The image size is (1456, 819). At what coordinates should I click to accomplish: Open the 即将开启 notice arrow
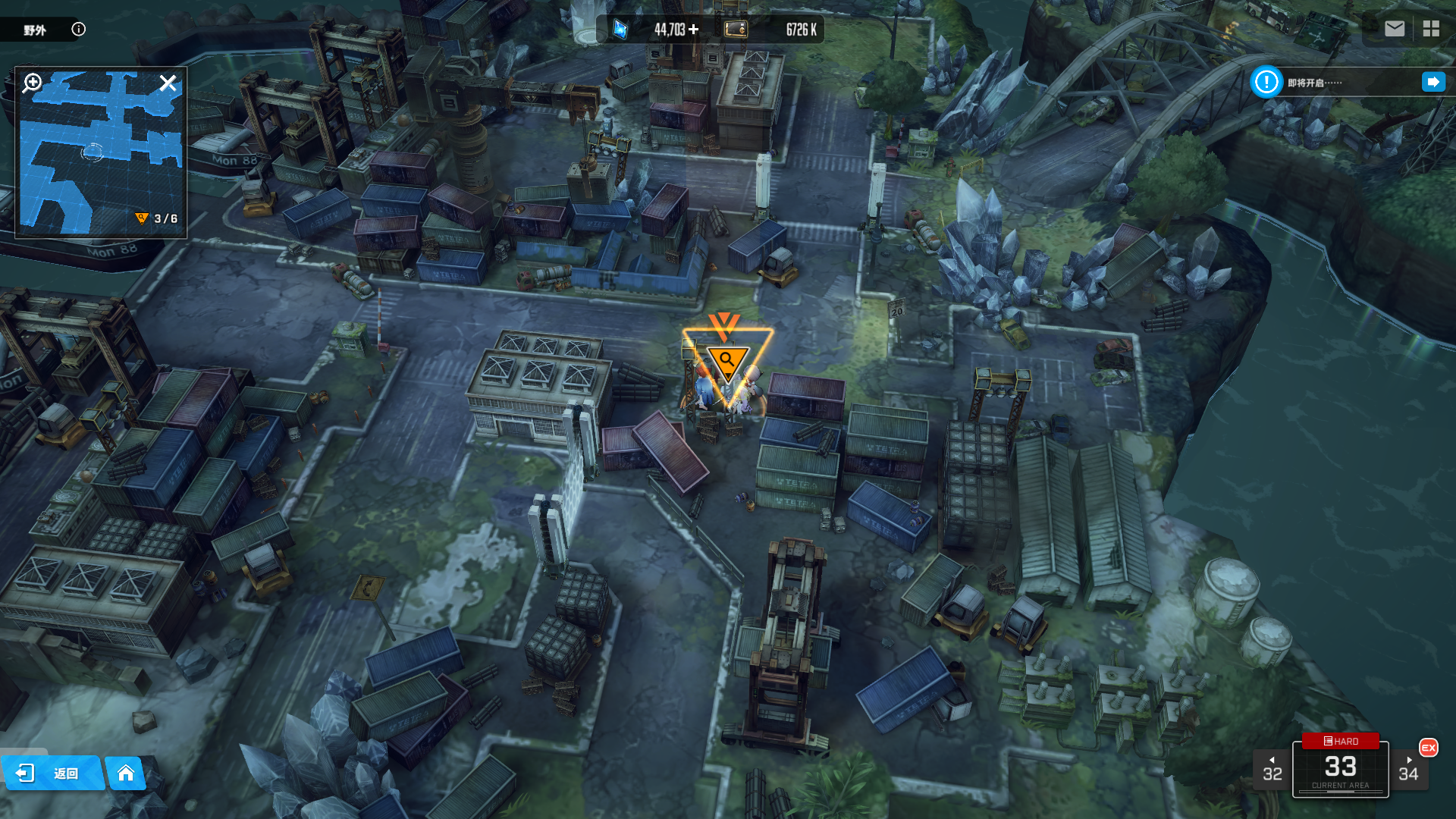click(x=1432, y=82)
